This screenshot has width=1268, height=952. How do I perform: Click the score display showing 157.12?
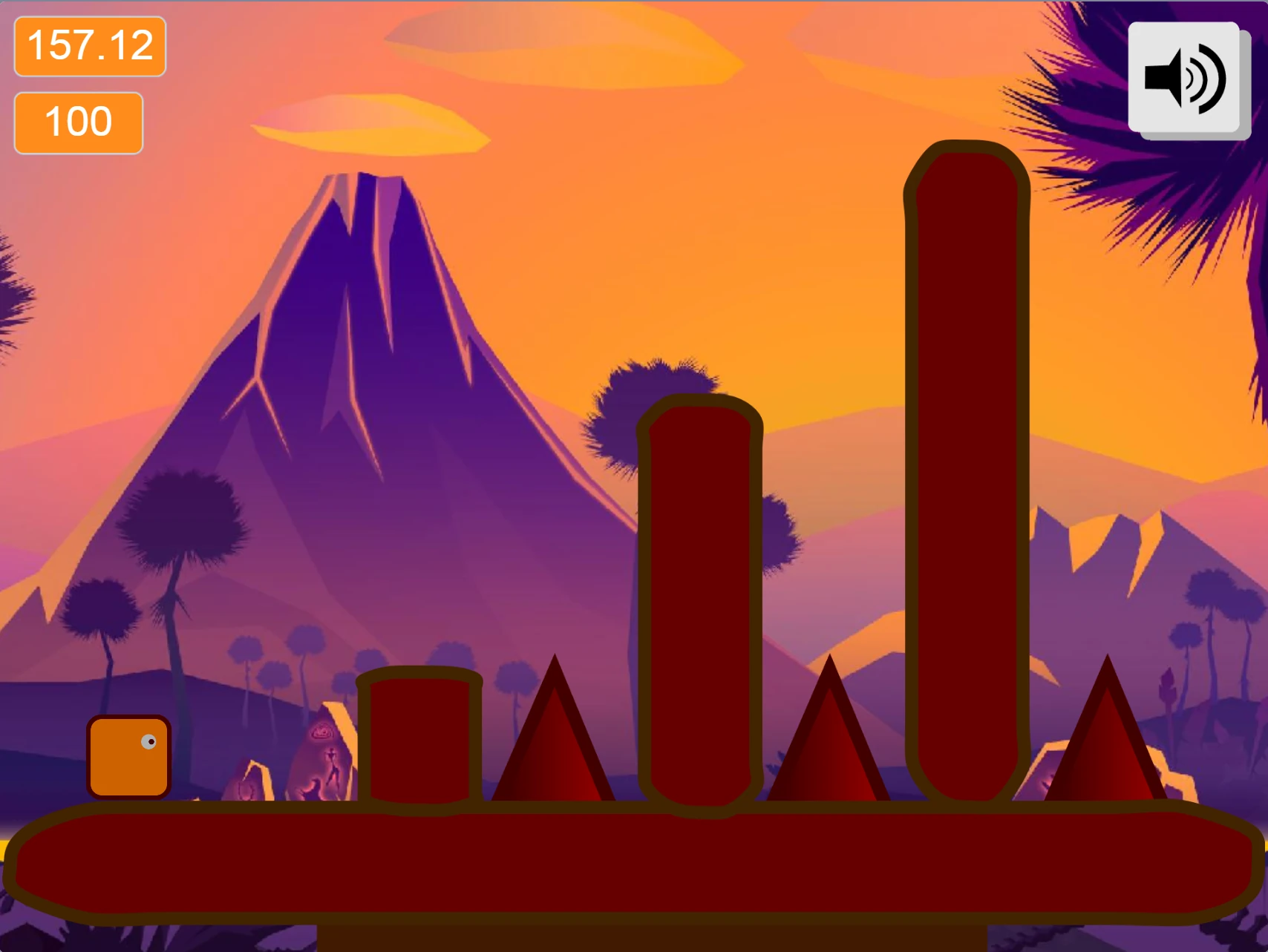(89, 47)
